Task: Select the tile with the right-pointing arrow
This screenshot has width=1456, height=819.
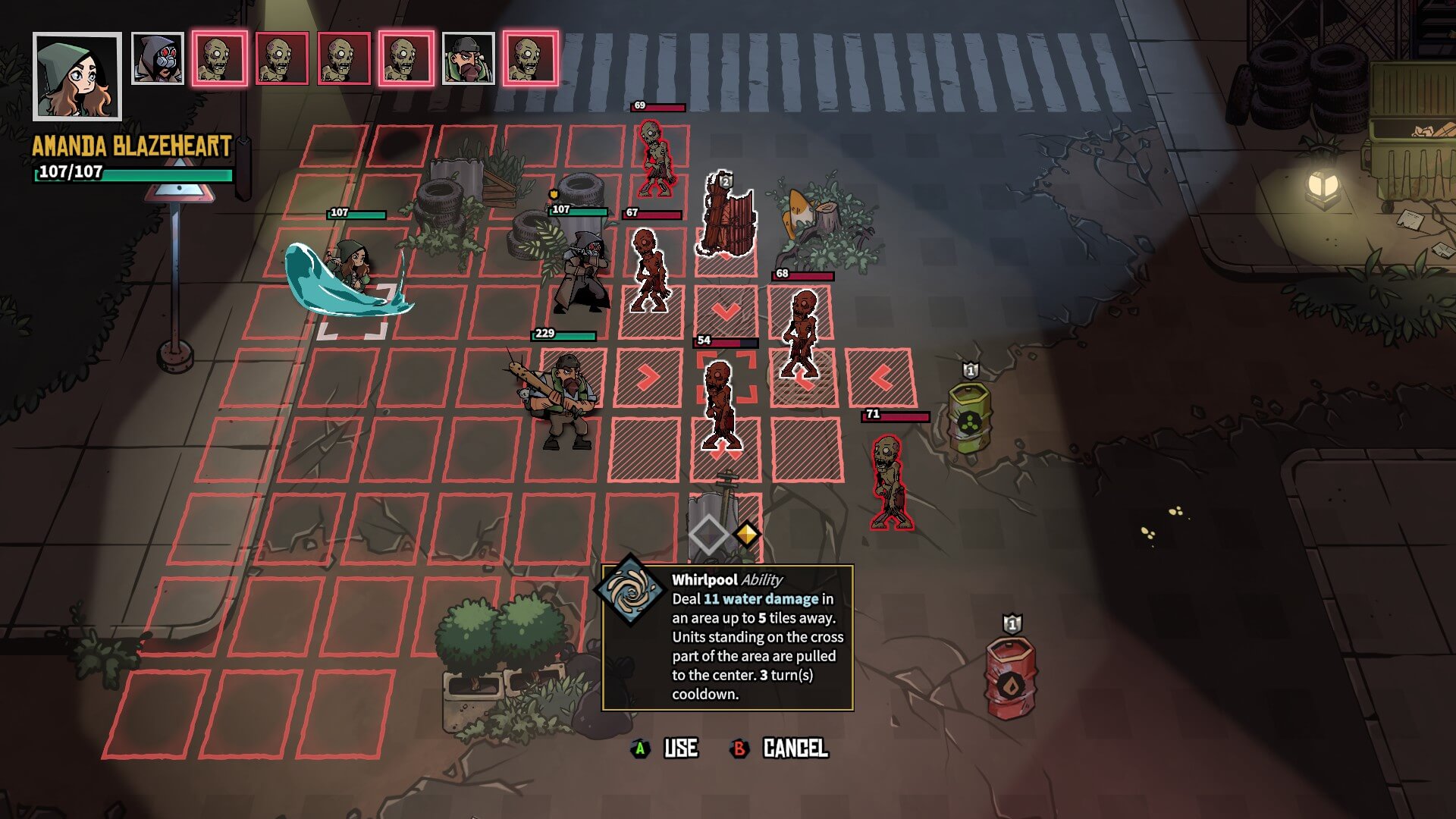Action: [648, 377]
